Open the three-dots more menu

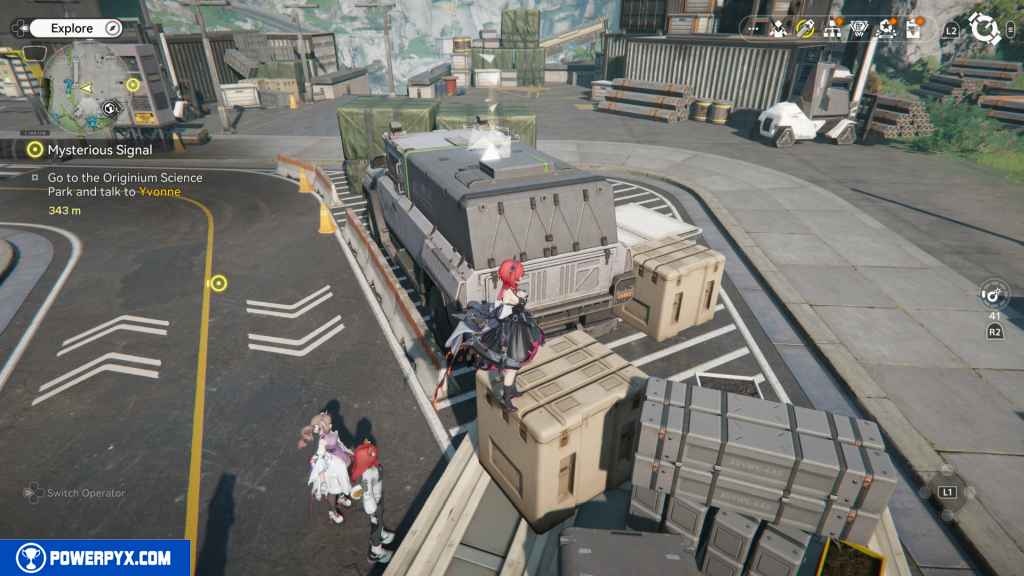[x=753, y=29]
